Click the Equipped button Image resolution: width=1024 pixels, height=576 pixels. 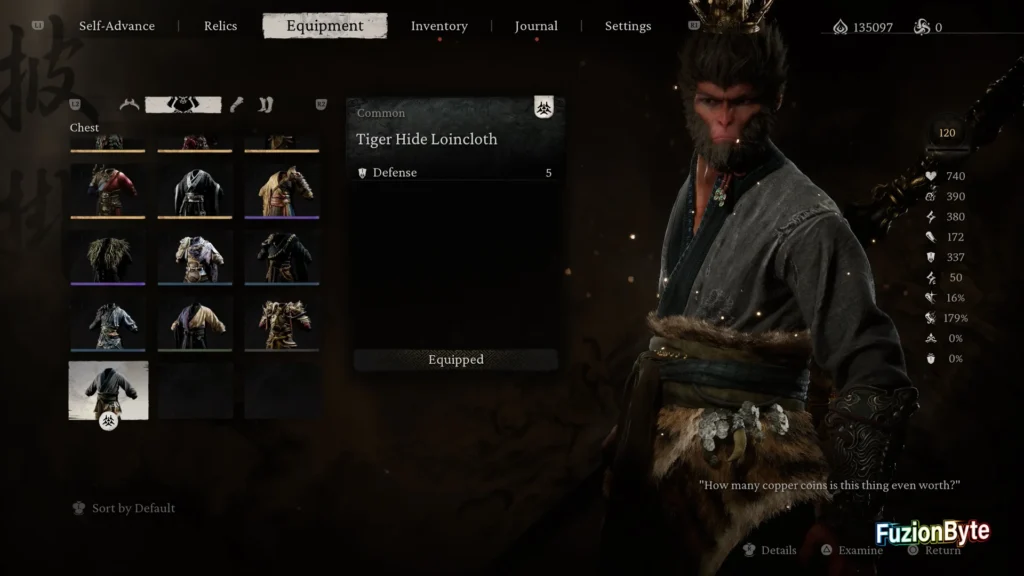456,360
